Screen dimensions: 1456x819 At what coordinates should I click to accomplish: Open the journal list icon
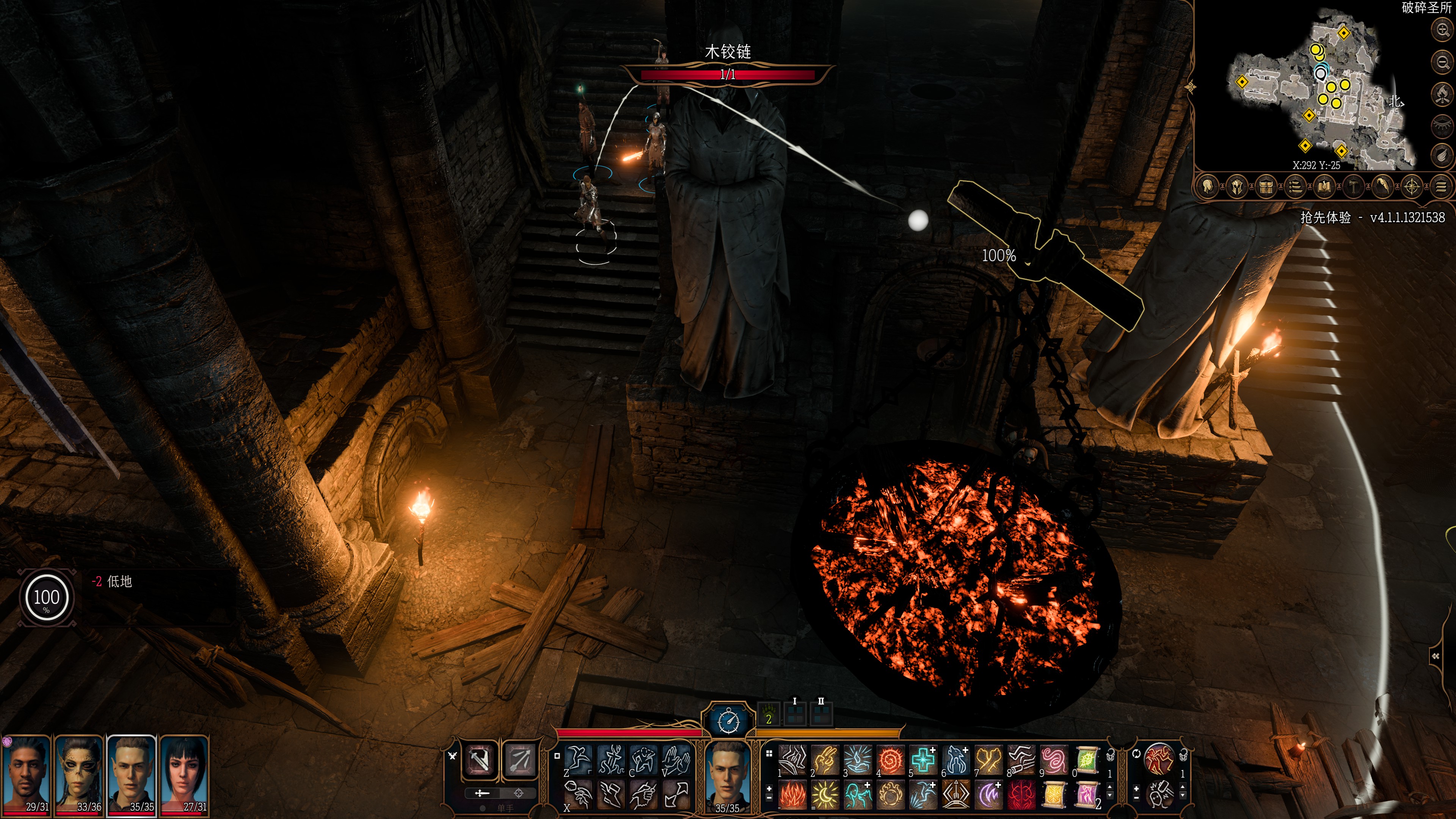coord(1295,187)
